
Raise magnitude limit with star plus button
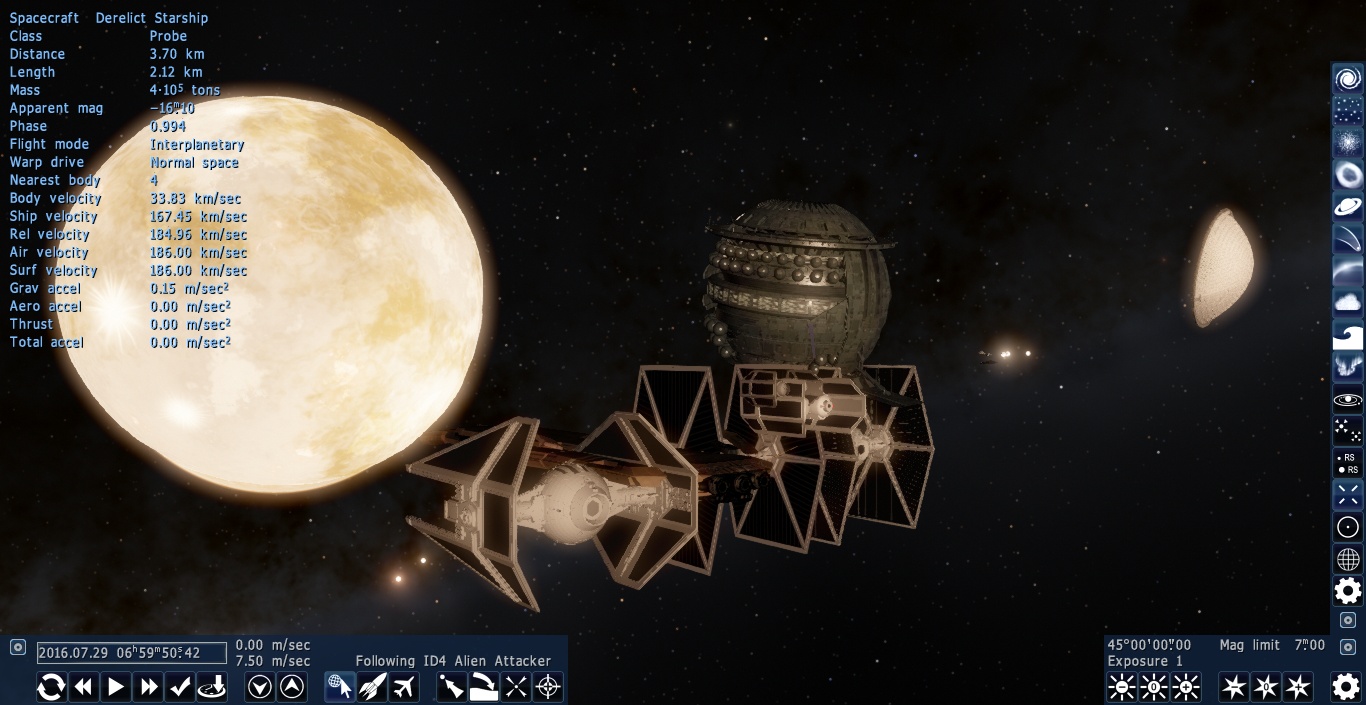click(x=1298, y=687)
